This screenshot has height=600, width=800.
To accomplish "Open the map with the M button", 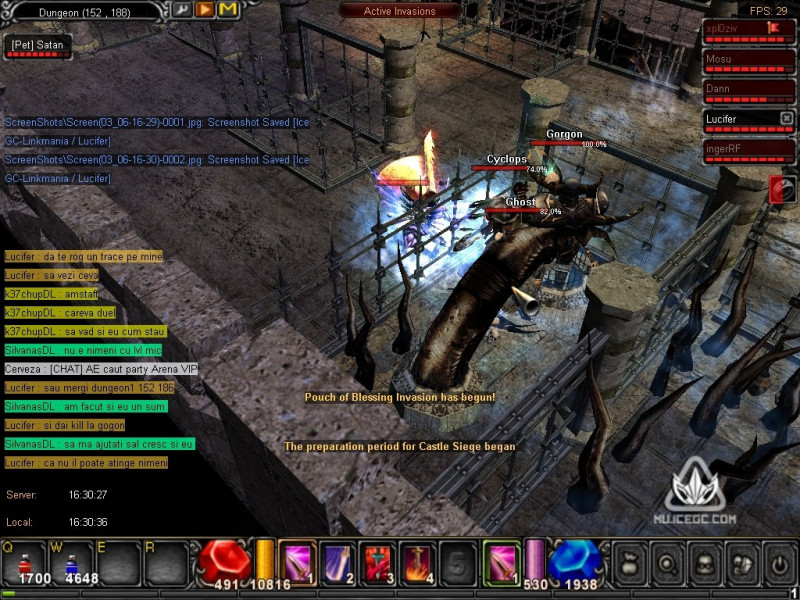I will [228, 10].
